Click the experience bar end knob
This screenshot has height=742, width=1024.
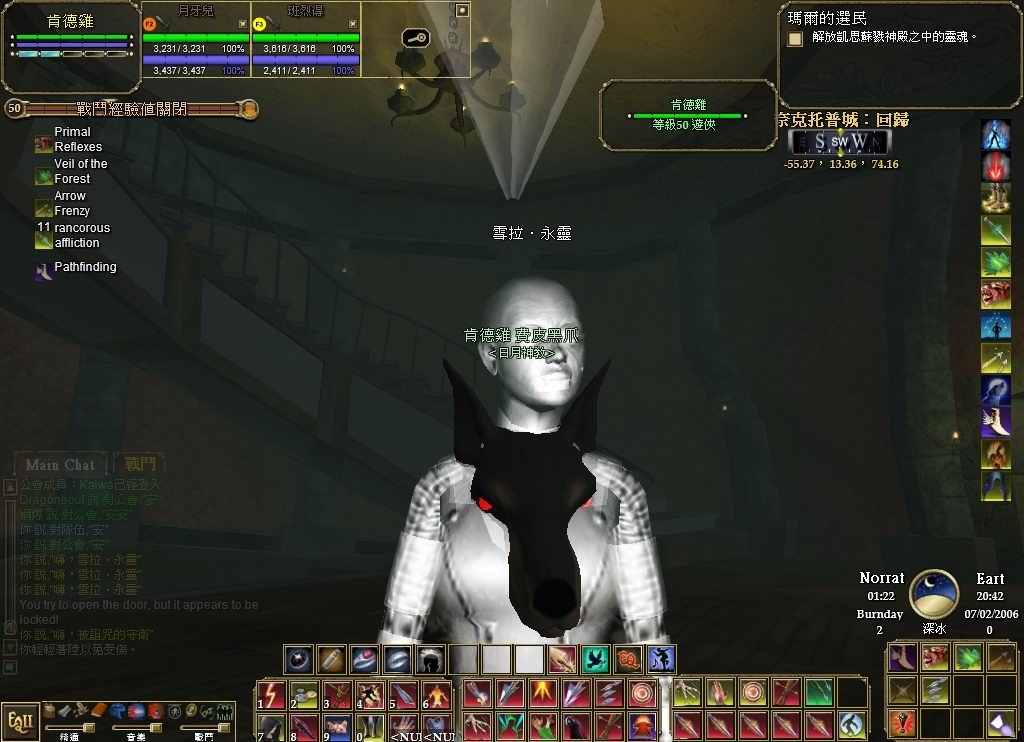(249, 109)
